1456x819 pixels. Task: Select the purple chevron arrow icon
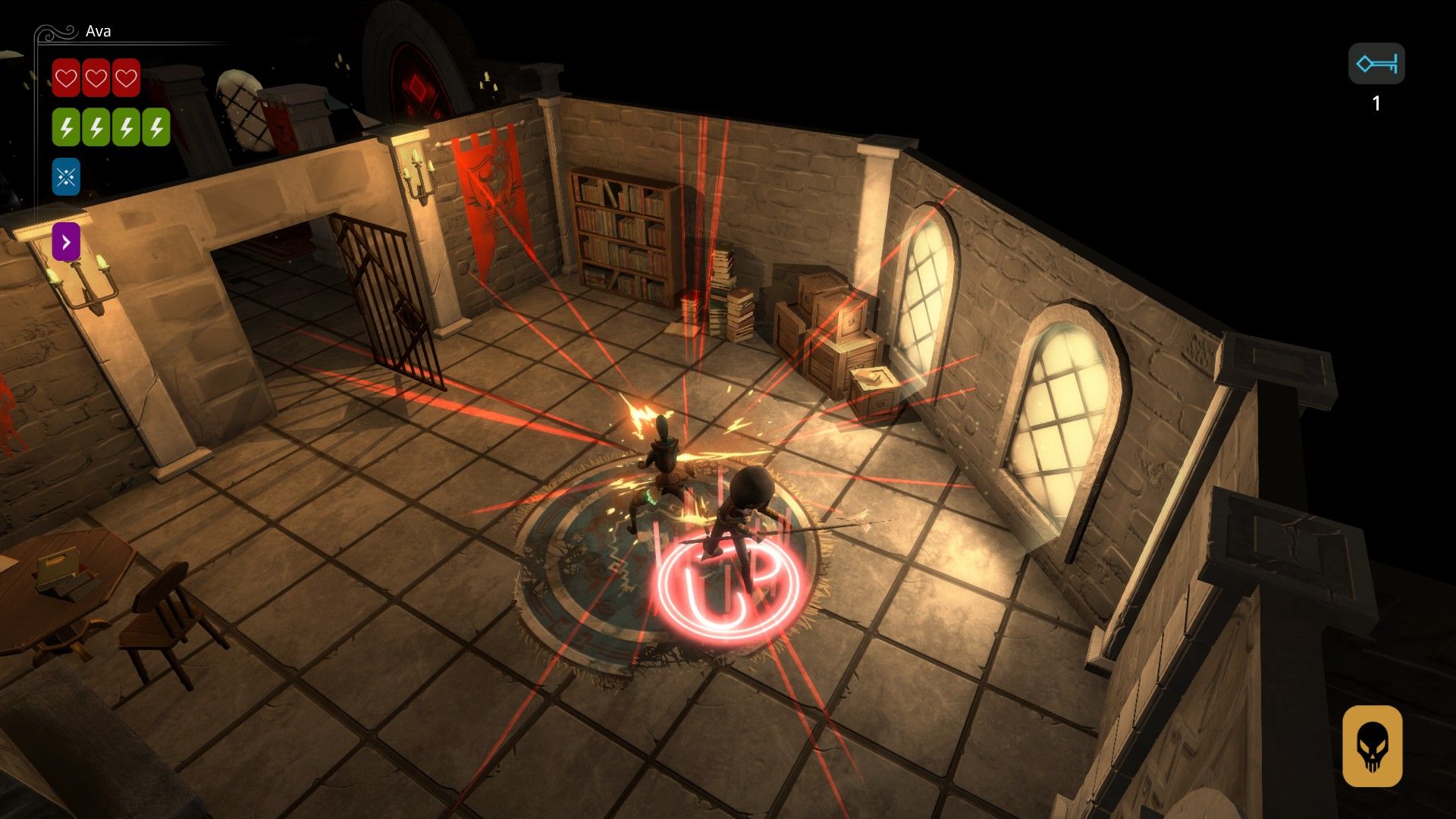pyautogui.click(x=66, y=242)
